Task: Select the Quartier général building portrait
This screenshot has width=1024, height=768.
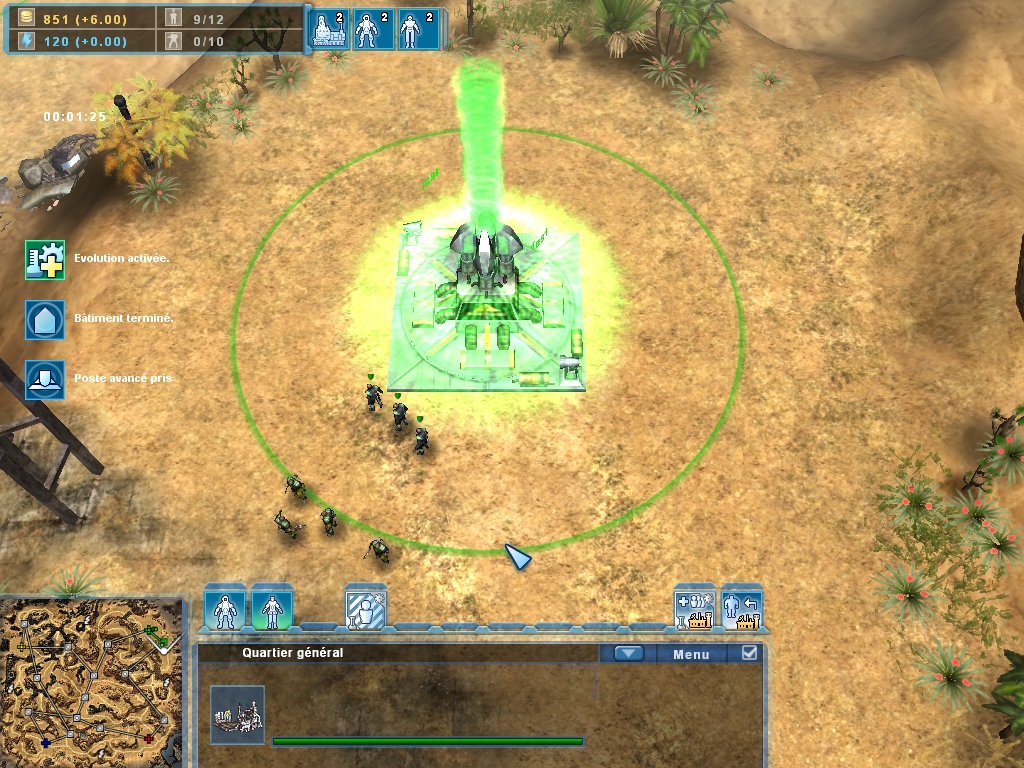Action: 238,714
